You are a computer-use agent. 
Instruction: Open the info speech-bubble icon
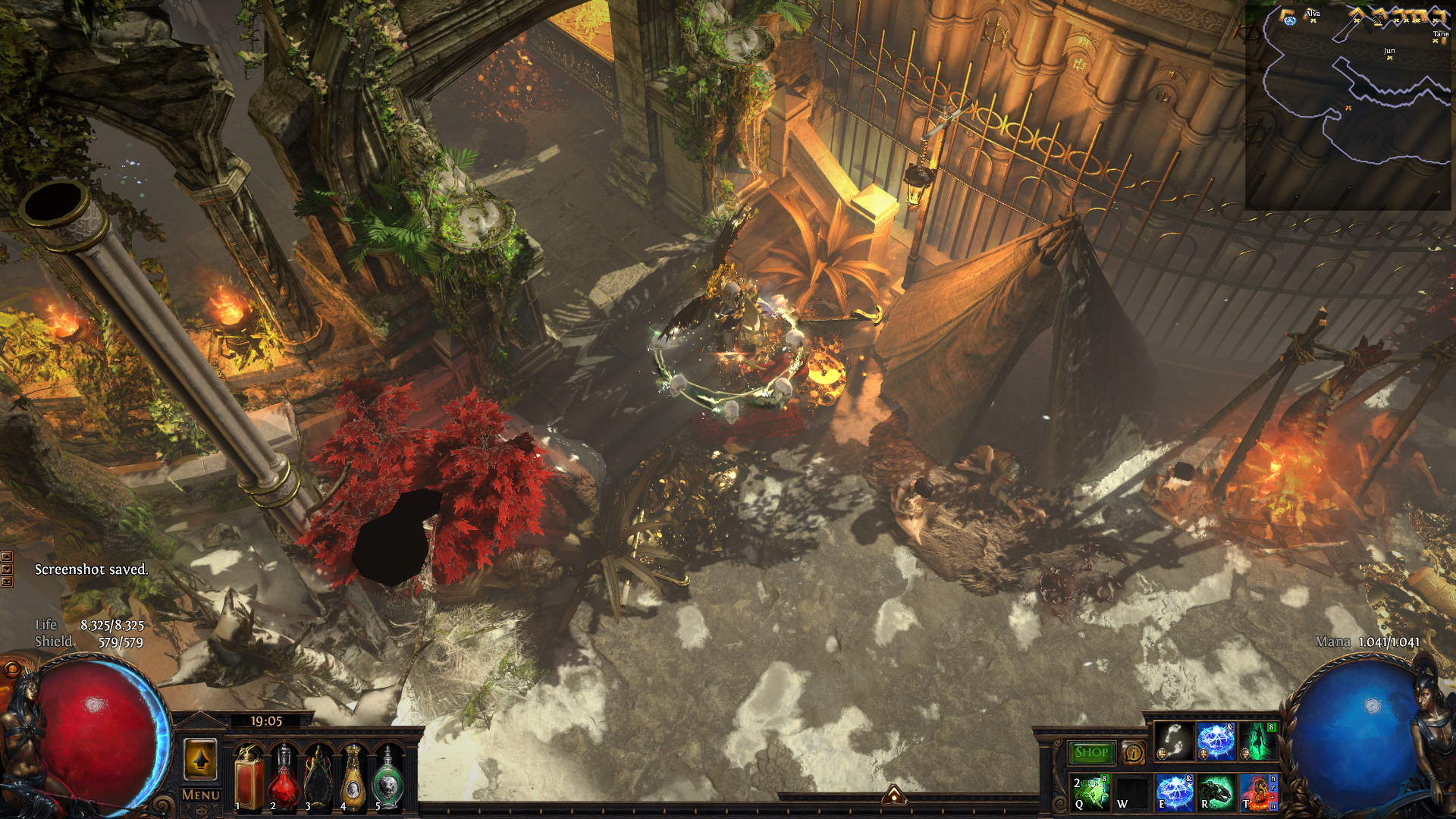tap(1133, 753)
